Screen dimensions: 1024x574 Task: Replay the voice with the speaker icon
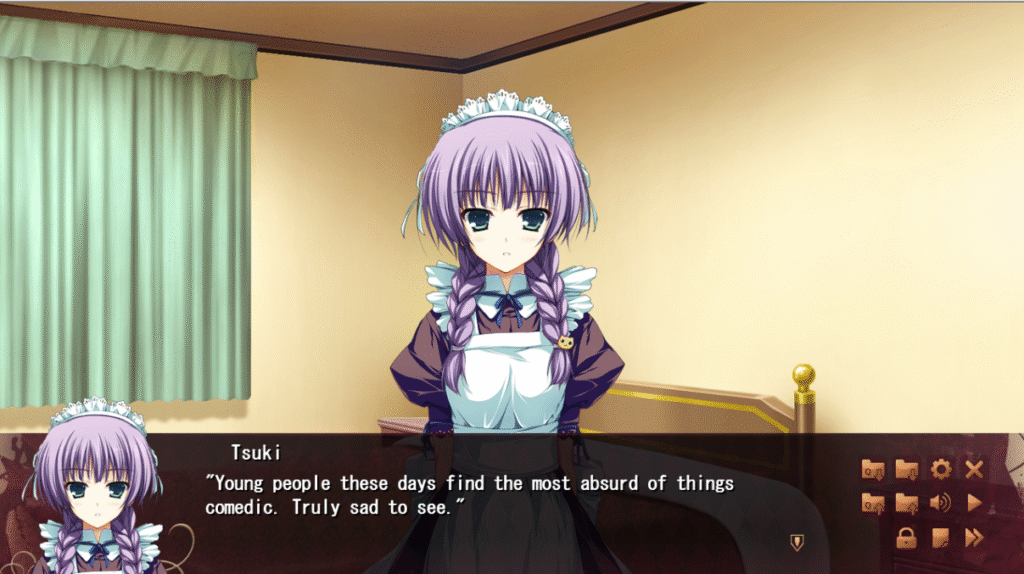(x=940, y=503)
